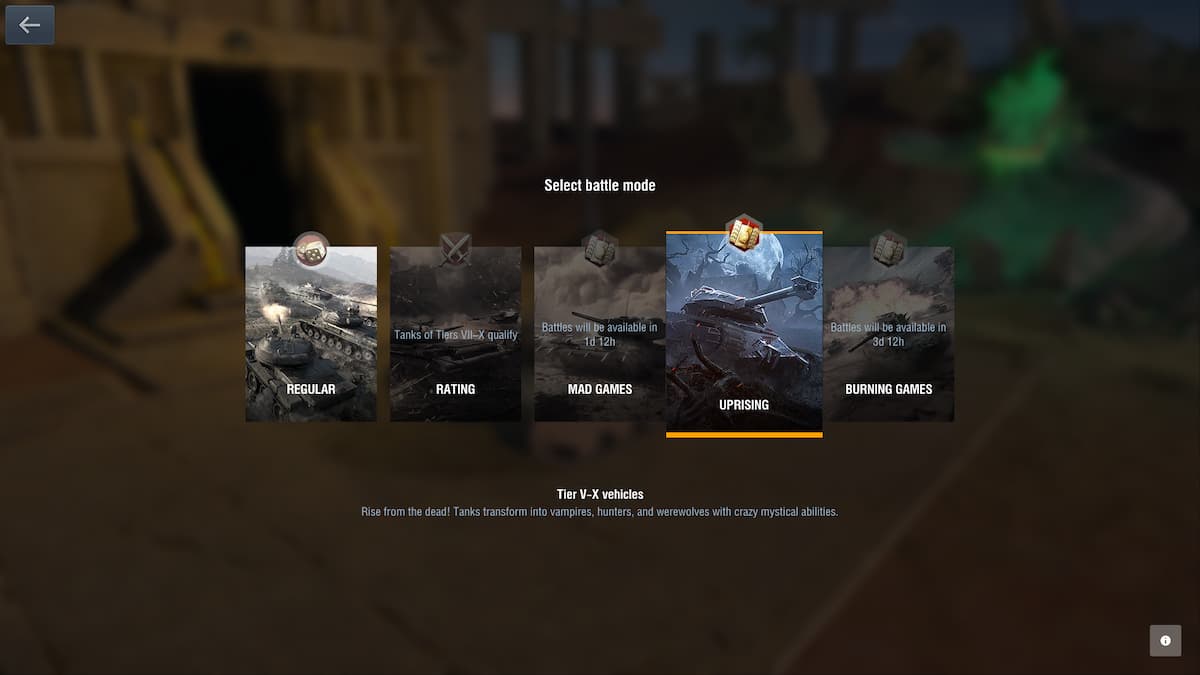Go back using the arrow button
Screen dimensions: 1200x675
[30, 25]
